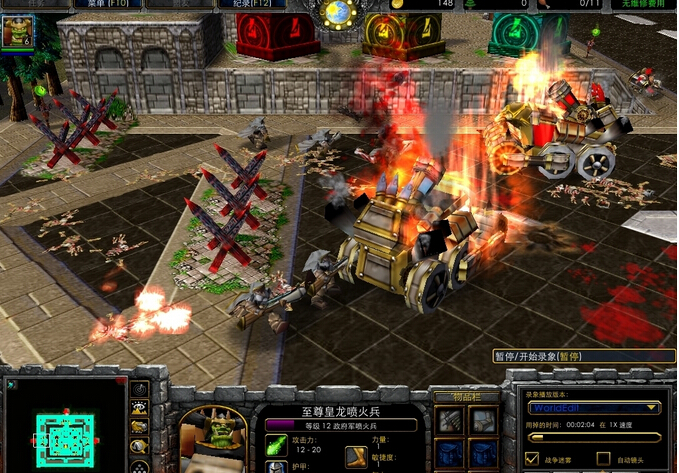Click the minimap signal button at the top of the minimap button column
Viewport: 679px width, 473px height.
(x=139, y=390)
